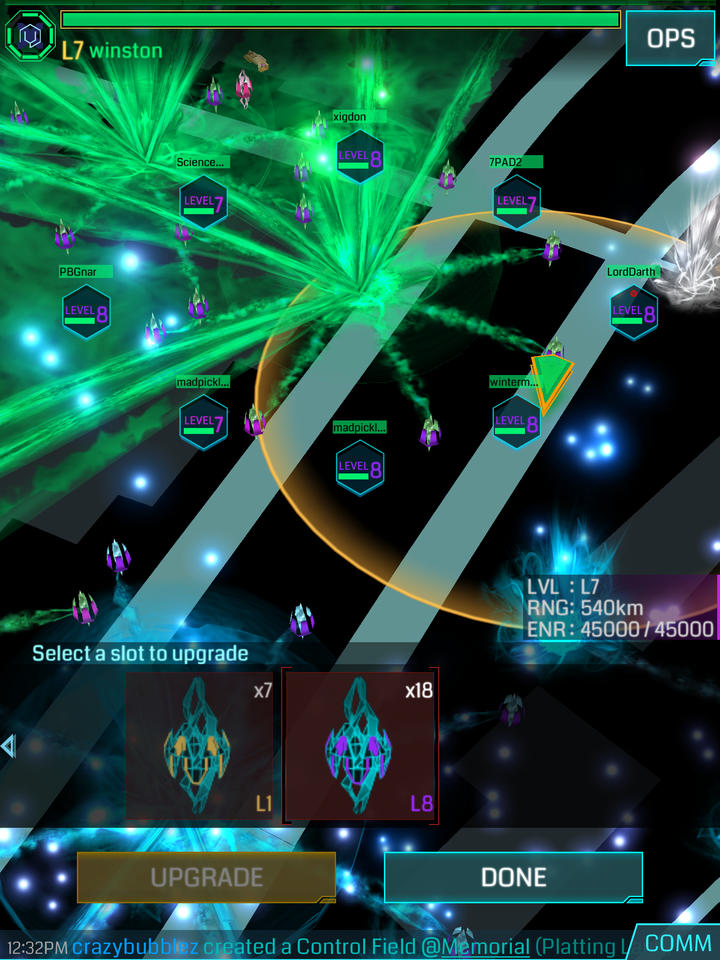The image size is (720, 960).
Task: Choose the L1 resonator card
Action: point(201,747)
